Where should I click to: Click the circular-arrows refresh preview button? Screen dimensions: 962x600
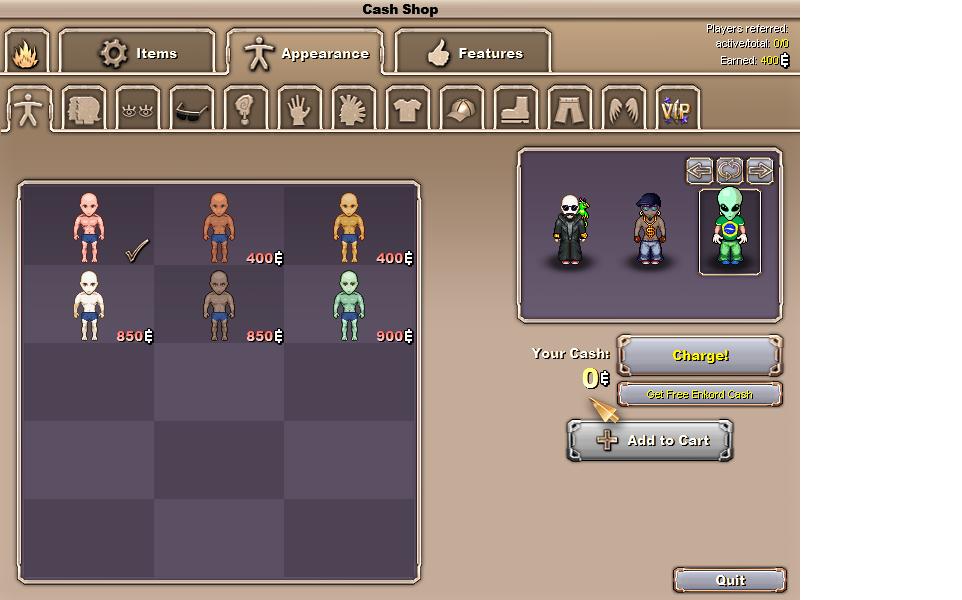[729, 171]
